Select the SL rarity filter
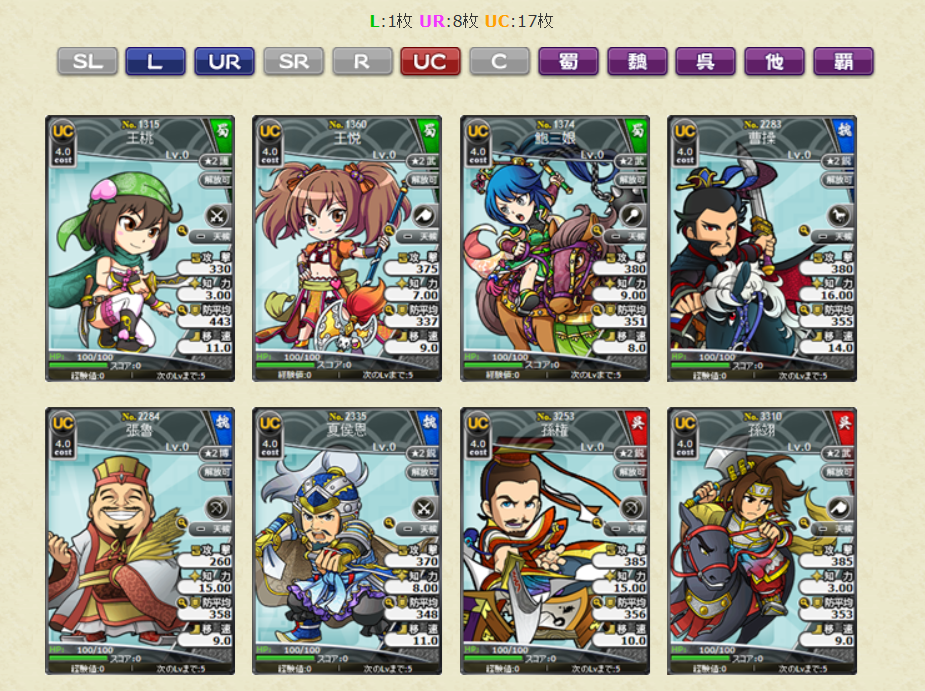This screenshot has height=691, width=925. click(x=87, y=61)
